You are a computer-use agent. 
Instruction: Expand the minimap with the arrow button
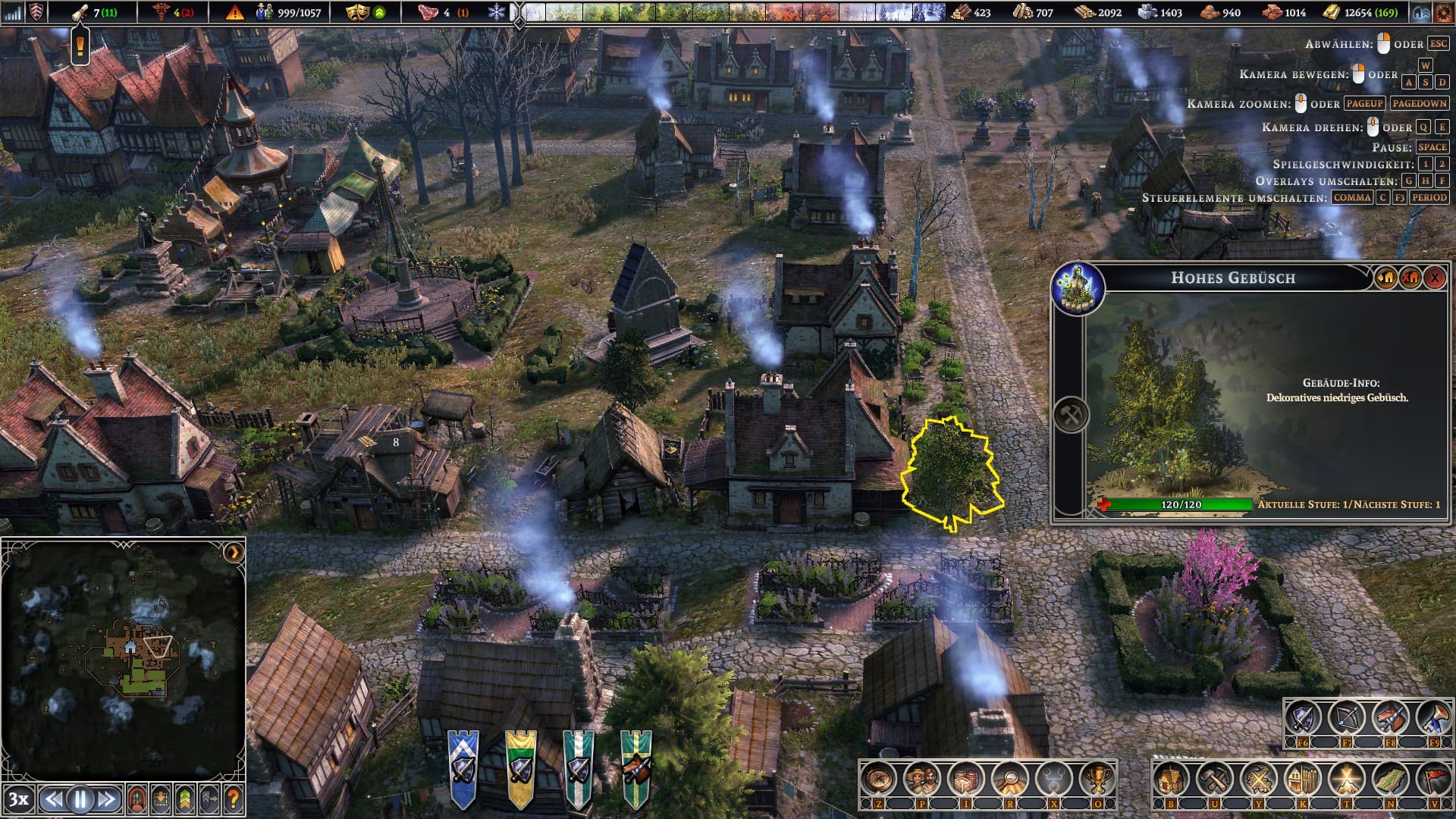coord(234,552)
